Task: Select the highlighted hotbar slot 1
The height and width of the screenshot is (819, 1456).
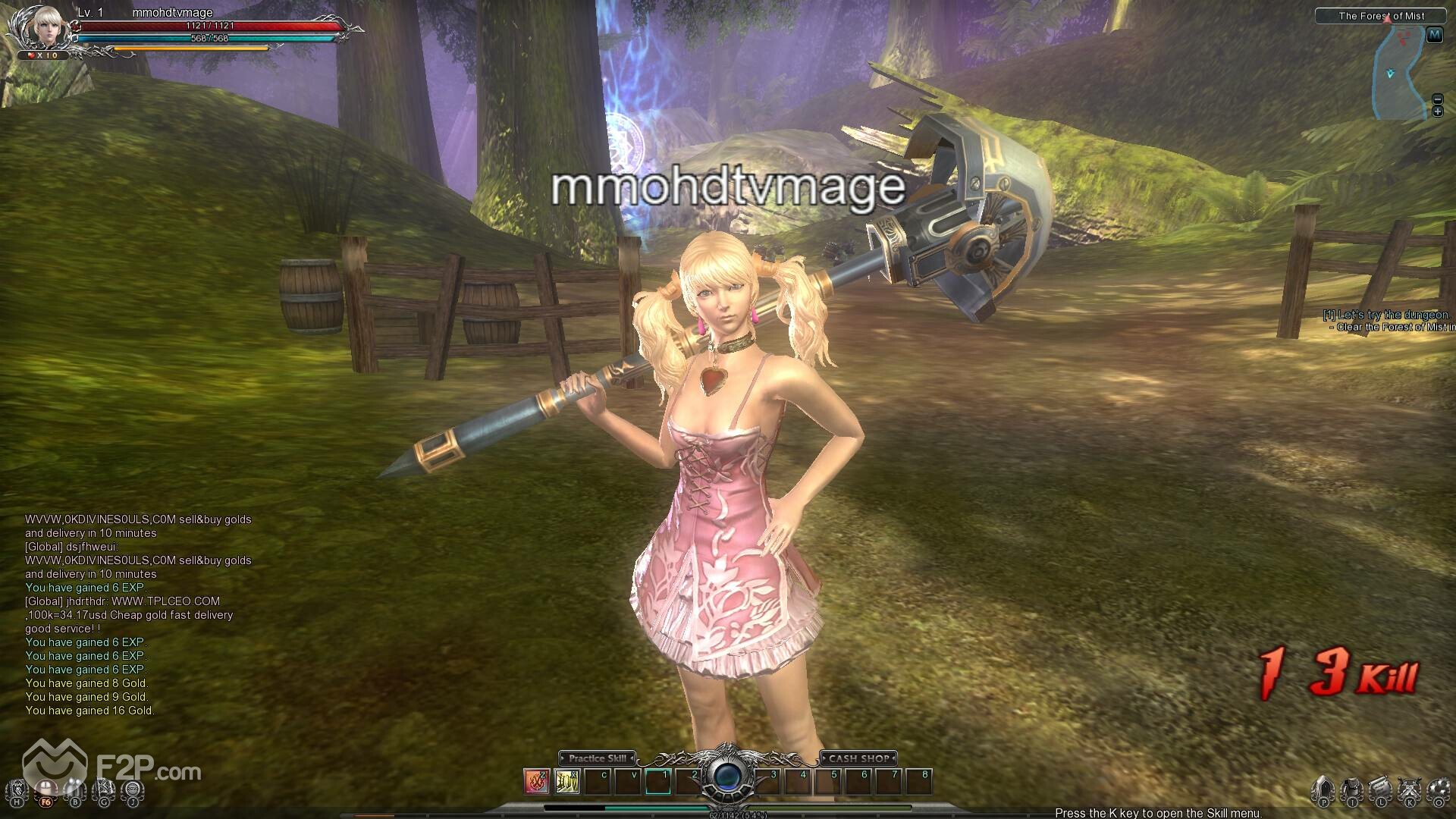Action: (x=658, y=781)
